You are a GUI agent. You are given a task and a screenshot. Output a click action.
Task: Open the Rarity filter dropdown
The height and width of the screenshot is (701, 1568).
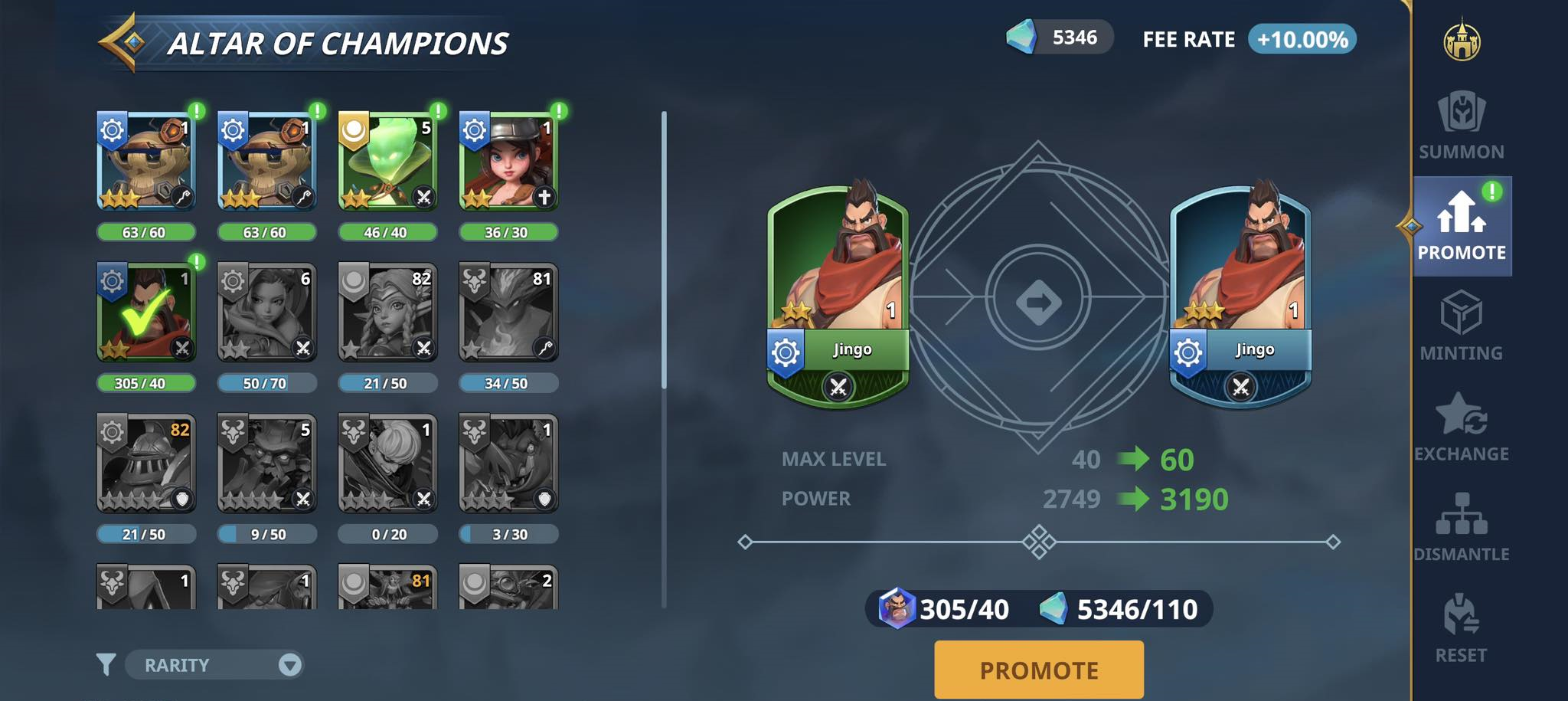click(x=214, y=665)
